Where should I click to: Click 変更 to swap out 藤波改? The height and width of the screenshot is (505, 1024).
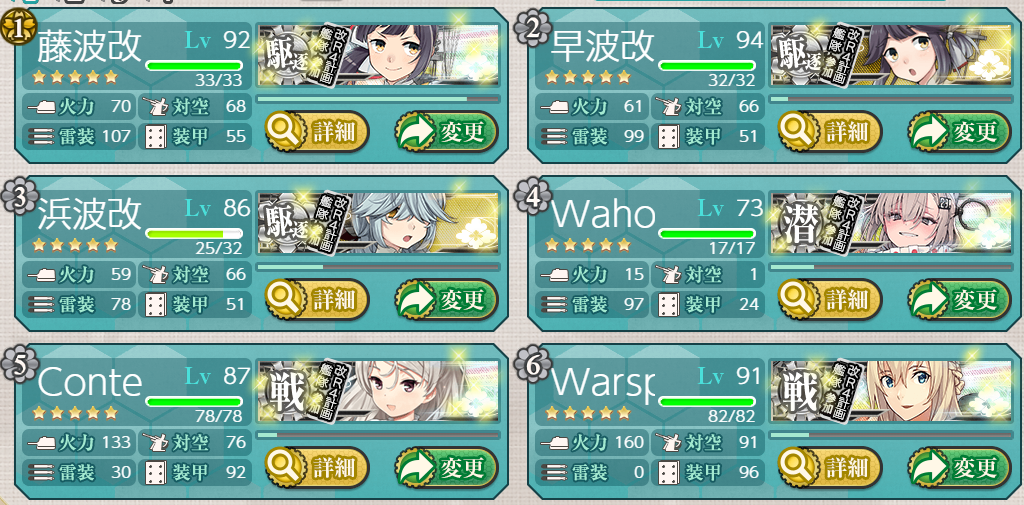446,131
